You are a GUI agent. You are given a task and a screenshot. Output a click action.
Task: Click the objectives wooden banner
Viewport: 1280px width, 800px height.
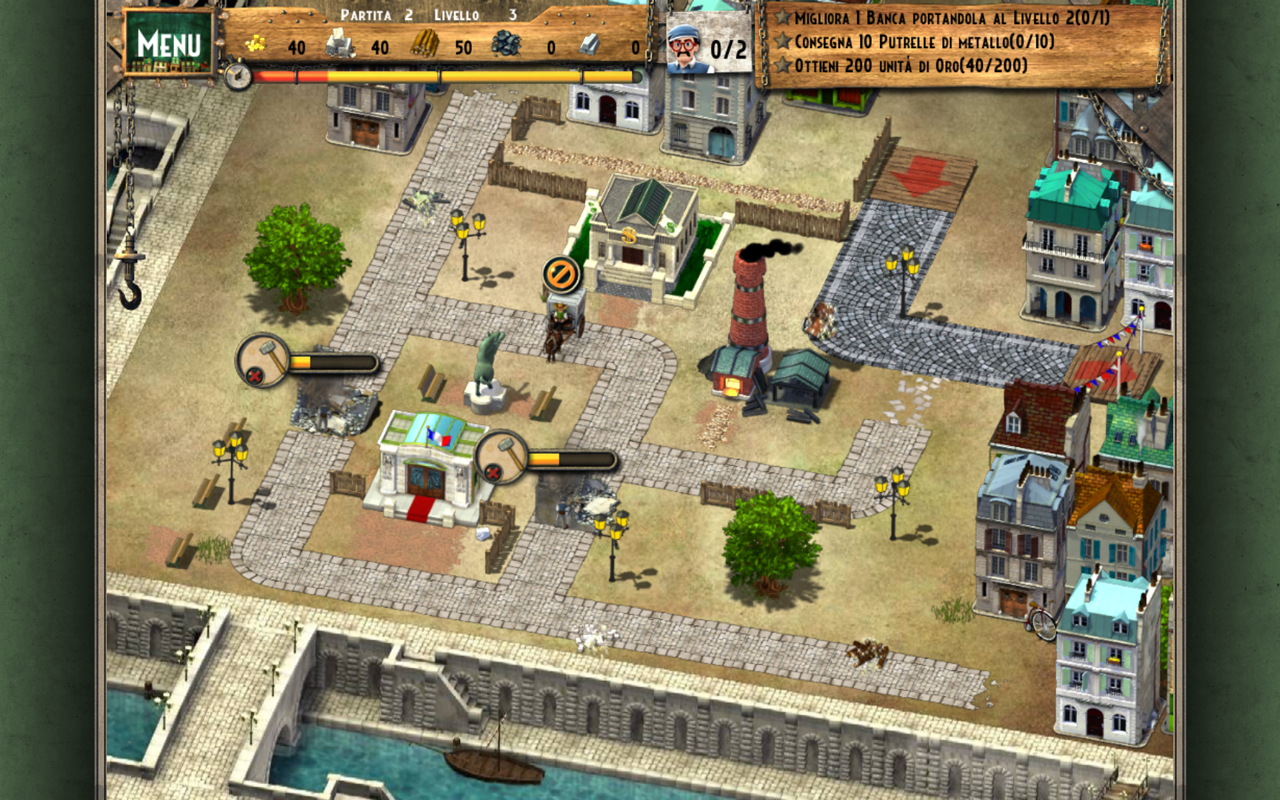960,45
